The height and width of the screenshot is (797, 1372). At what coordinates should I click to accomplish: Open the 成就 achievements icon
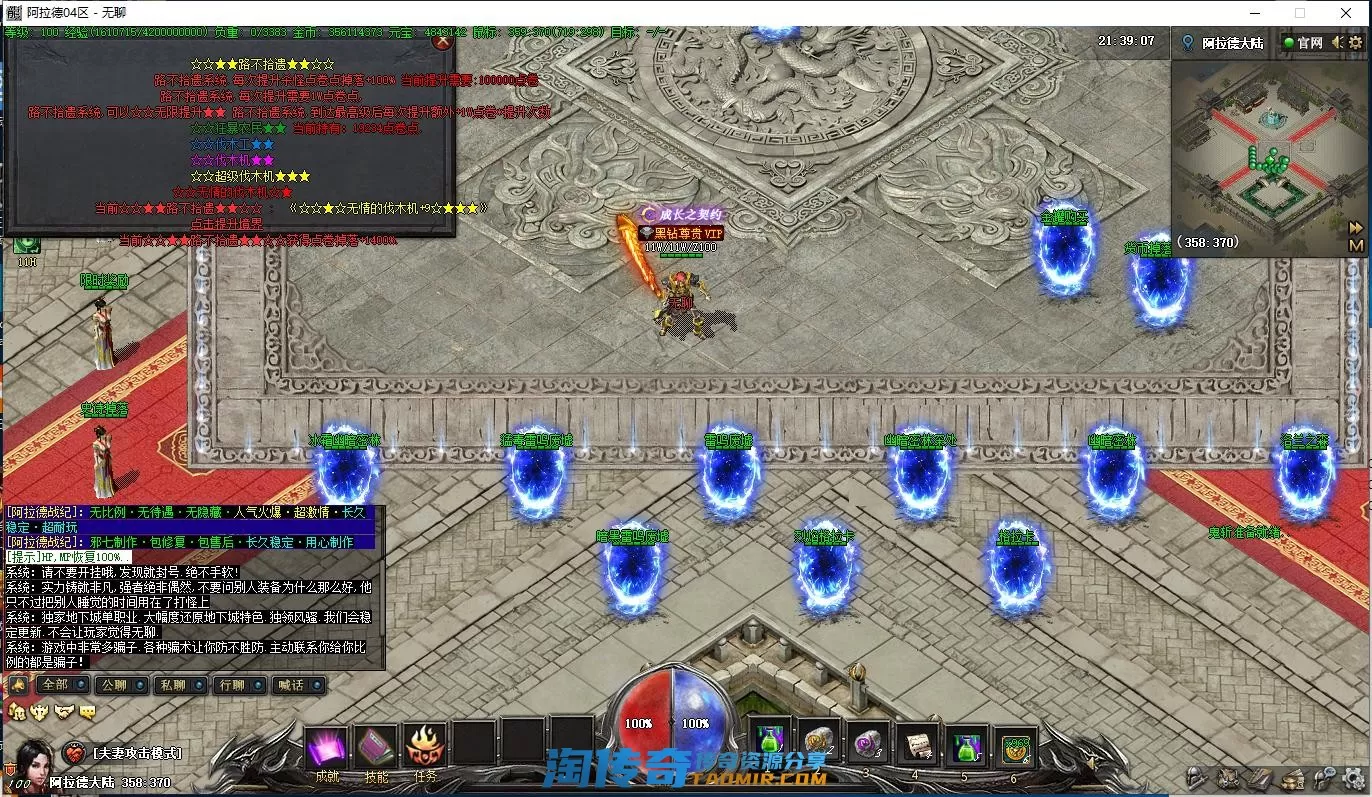coord(327,748)
